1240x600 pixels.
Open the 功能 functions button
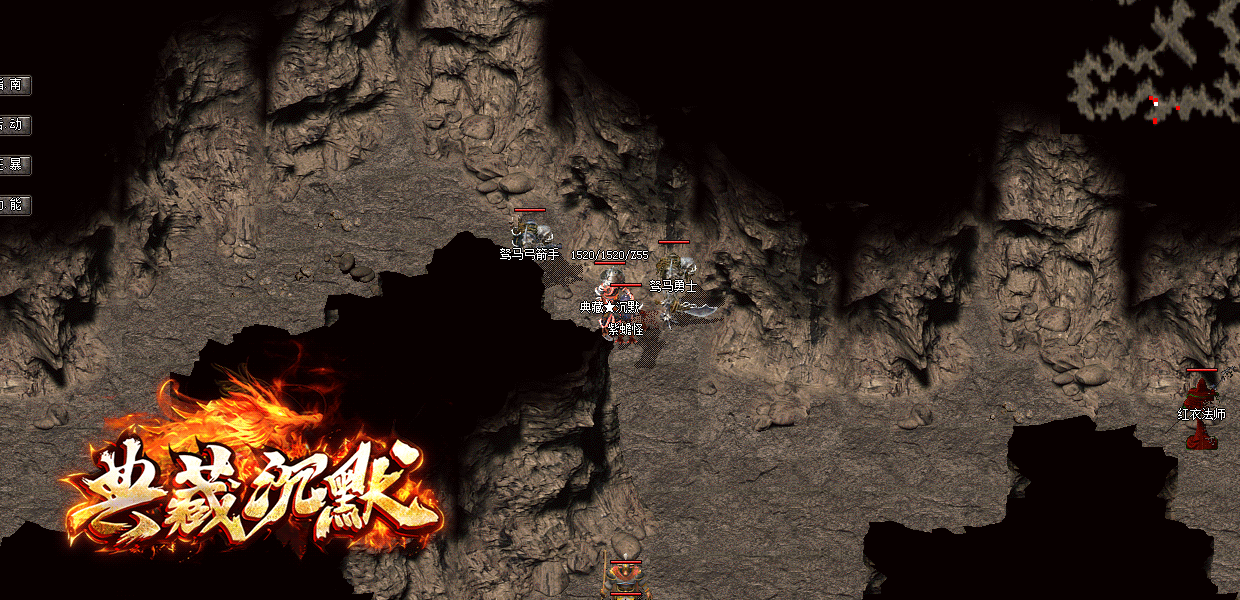pyautogui.click(x=15, y=205)
